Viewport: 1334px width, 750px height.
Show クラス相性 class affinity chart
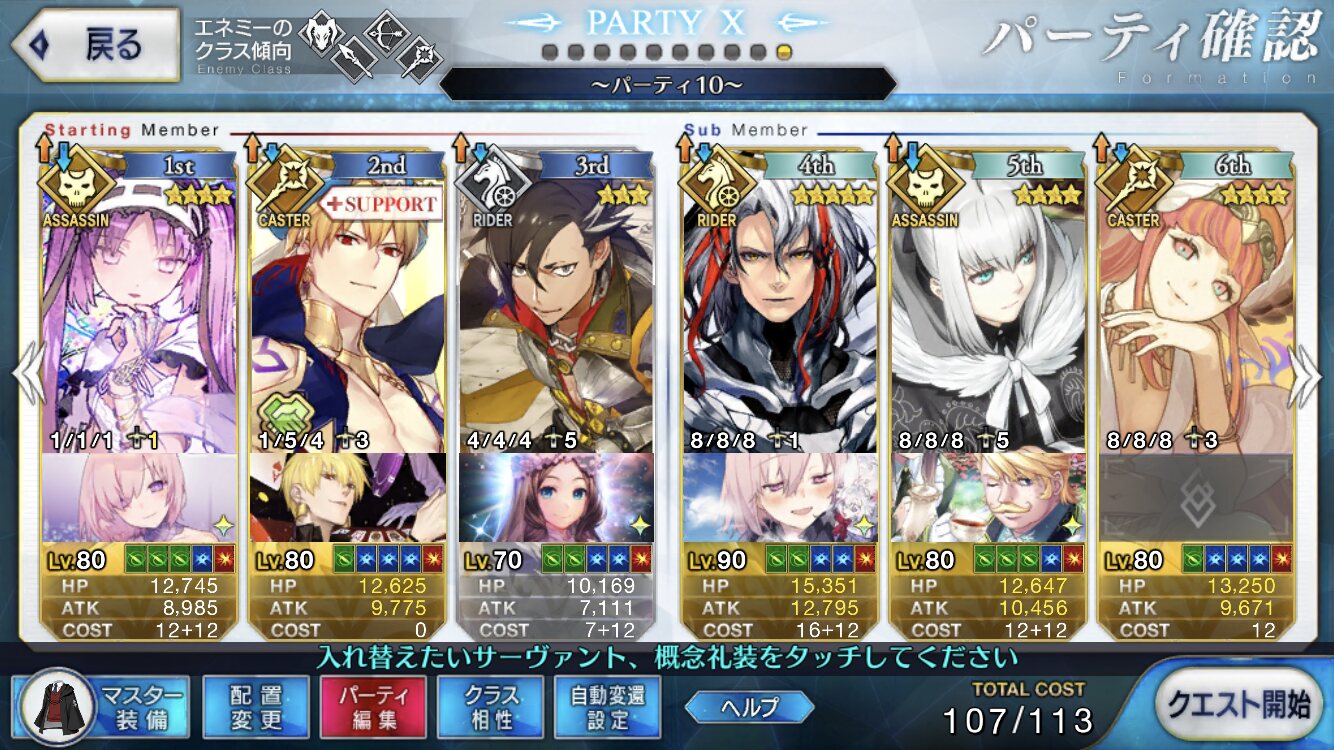tap(490, 706)
